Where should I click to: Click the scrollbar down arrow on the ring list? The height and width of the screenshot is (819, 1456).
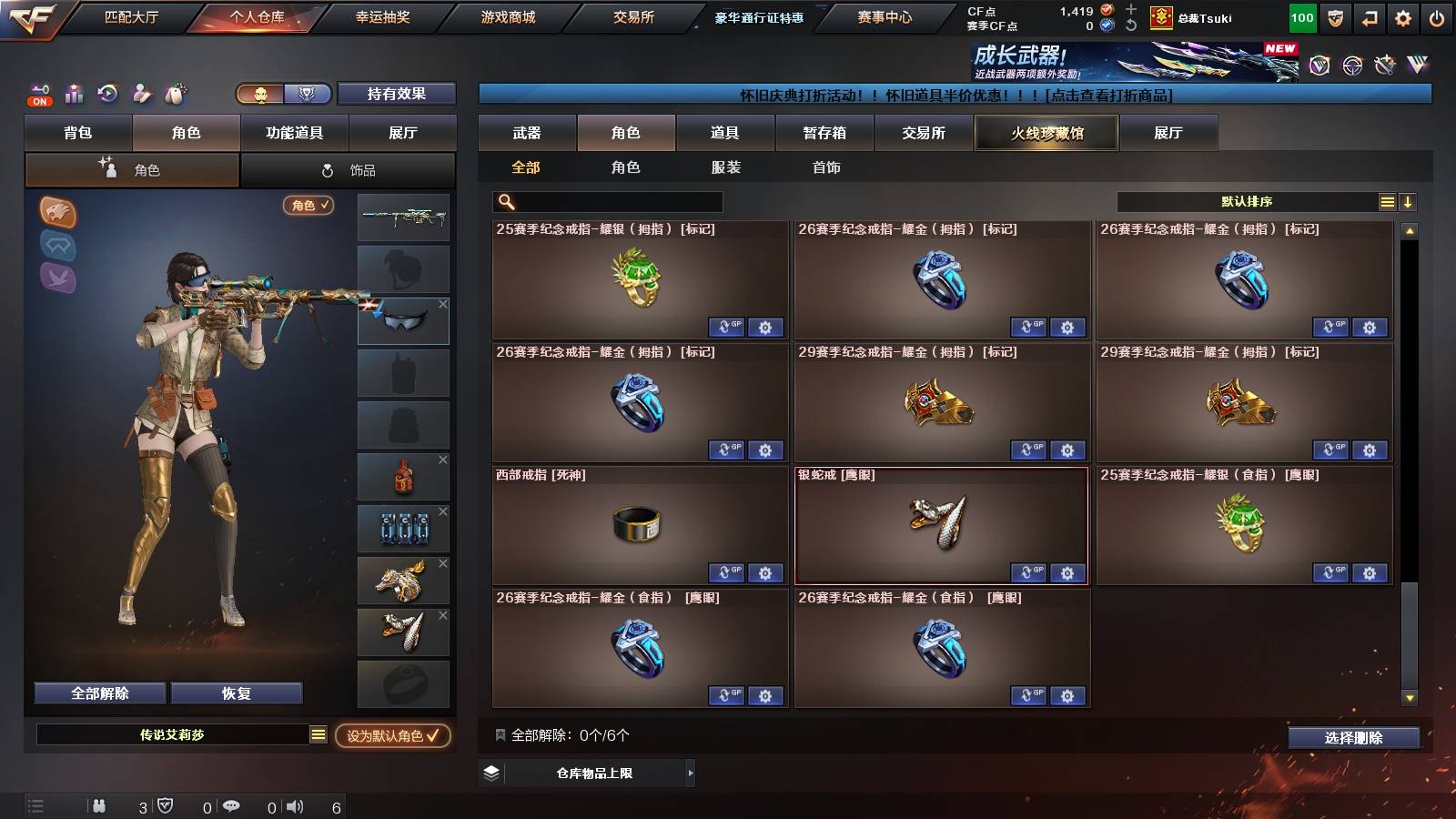pos(1409,698)
